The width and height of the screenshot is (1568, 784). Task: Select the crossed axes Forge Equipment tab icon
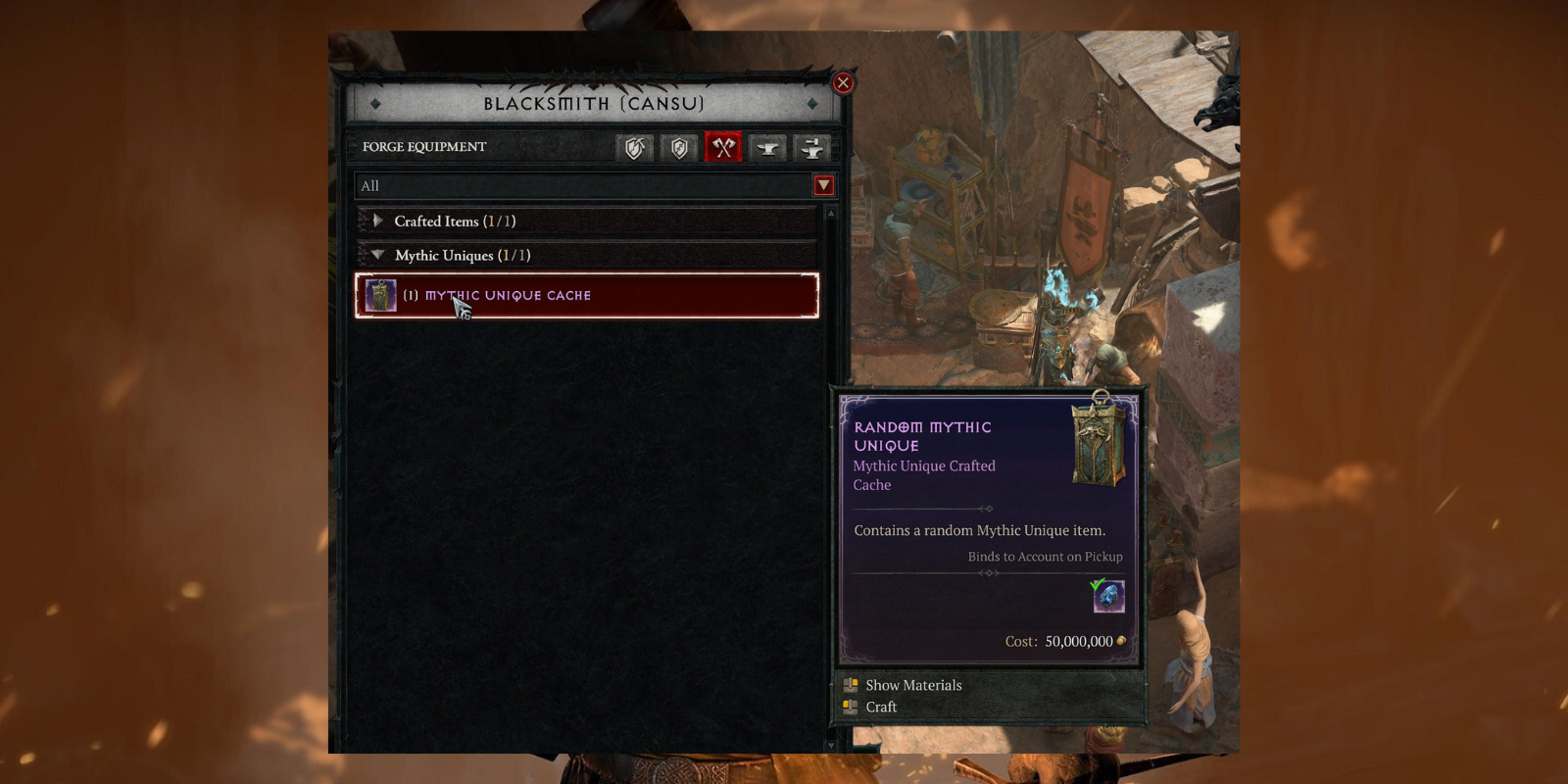click(724, 148)
